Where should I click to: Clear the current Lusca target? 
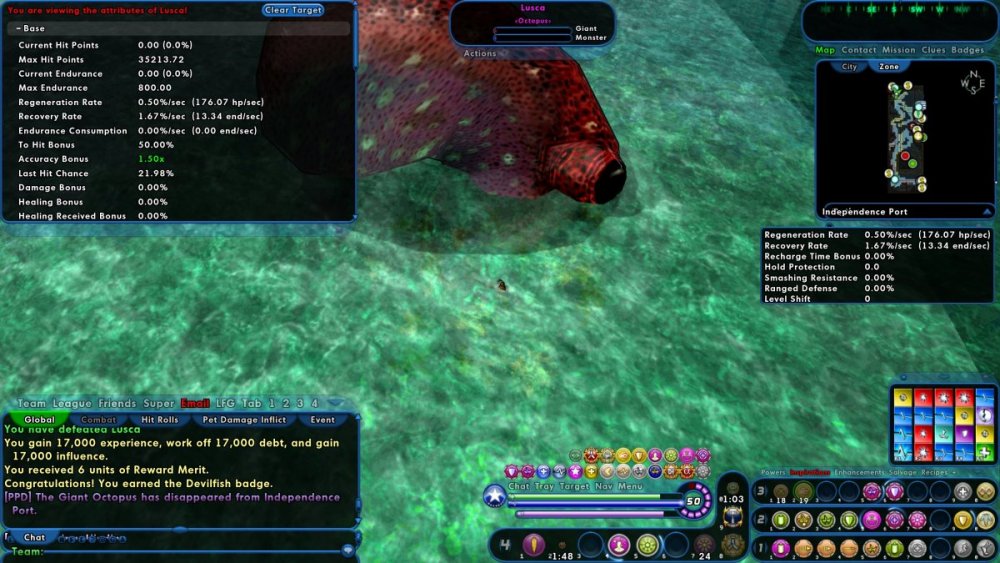[x=293, y=10]
